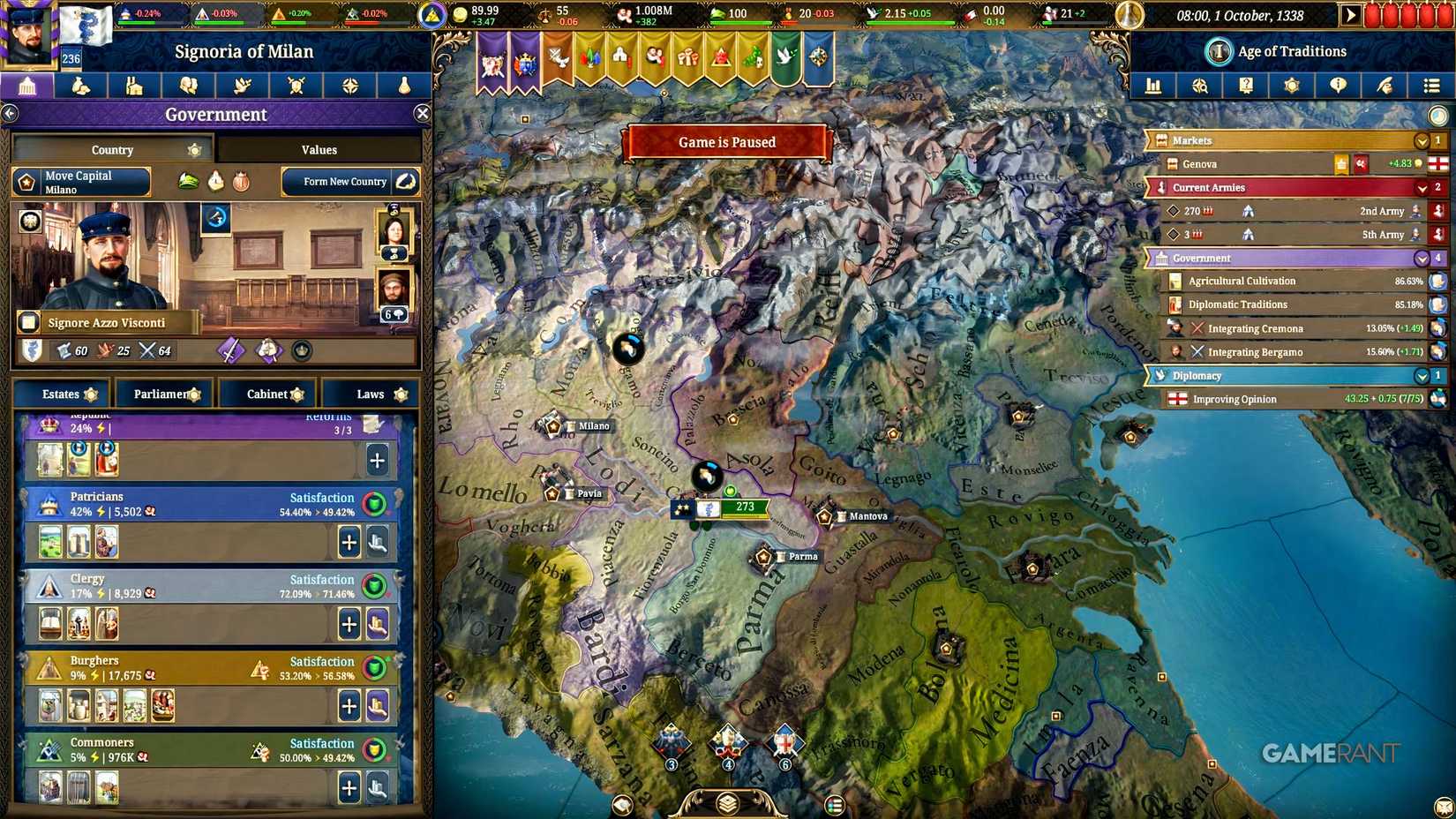
Task: Open the Buildings panel icon
Action: pos(134,86)
